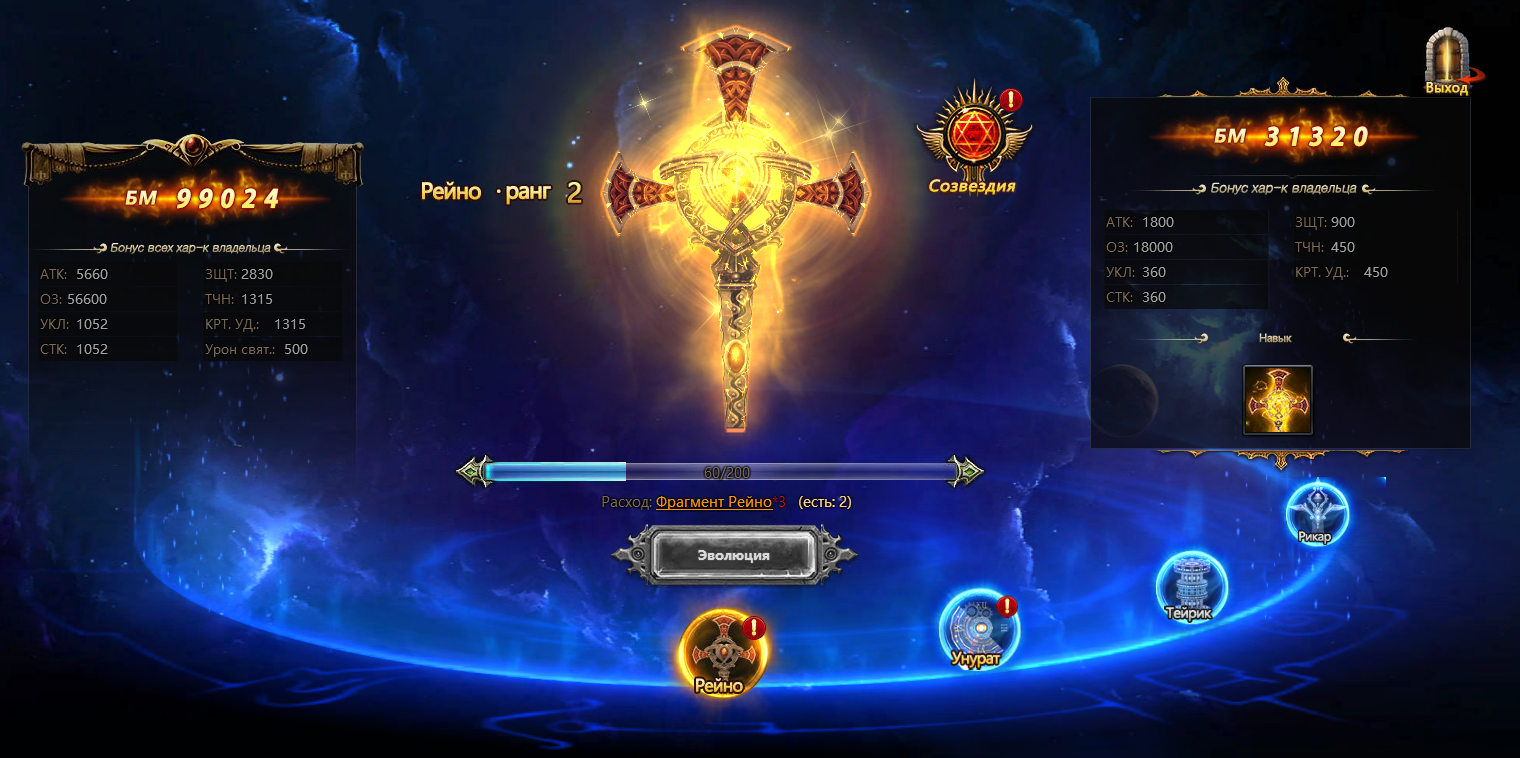Open the Фрагмент Рейно item link
Image resolution: width=1520 pixels, height=758 pixels.
click(713, 502)
